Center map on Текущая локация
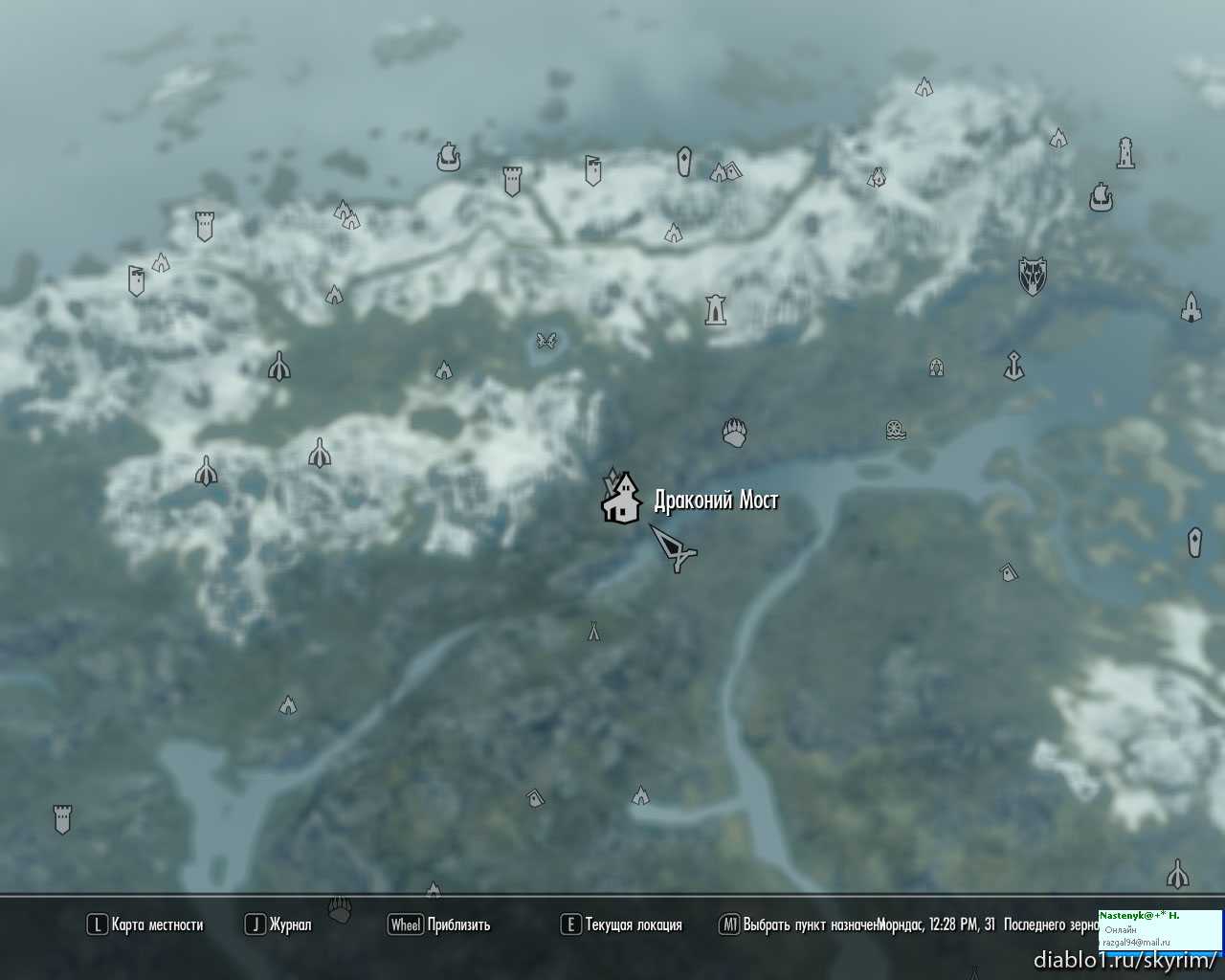Screen dimensions: 1225x980 click(622, 924)
